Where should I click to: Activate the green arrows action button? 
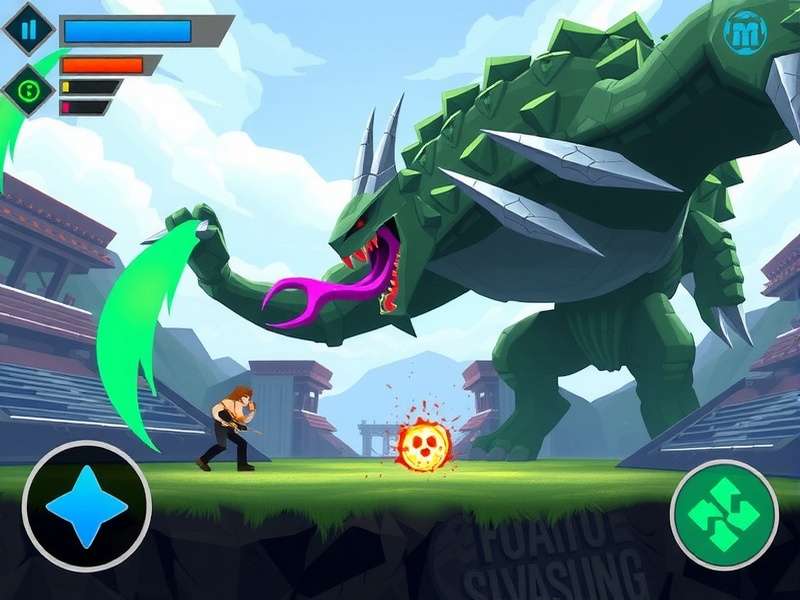tap(724, 514)
